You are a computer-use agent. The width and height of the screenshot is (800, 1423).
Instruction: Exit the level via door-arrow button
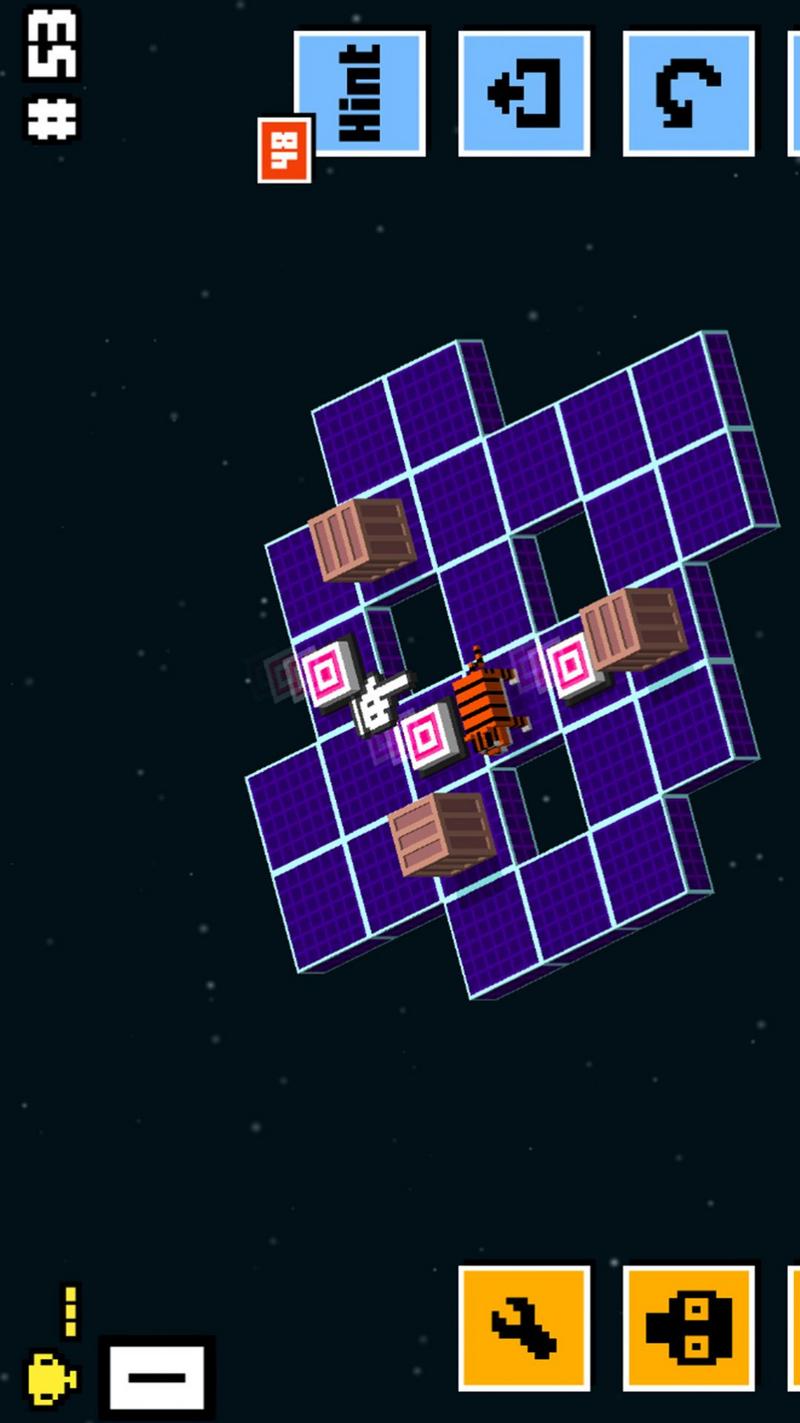click(x=524, y=93)
